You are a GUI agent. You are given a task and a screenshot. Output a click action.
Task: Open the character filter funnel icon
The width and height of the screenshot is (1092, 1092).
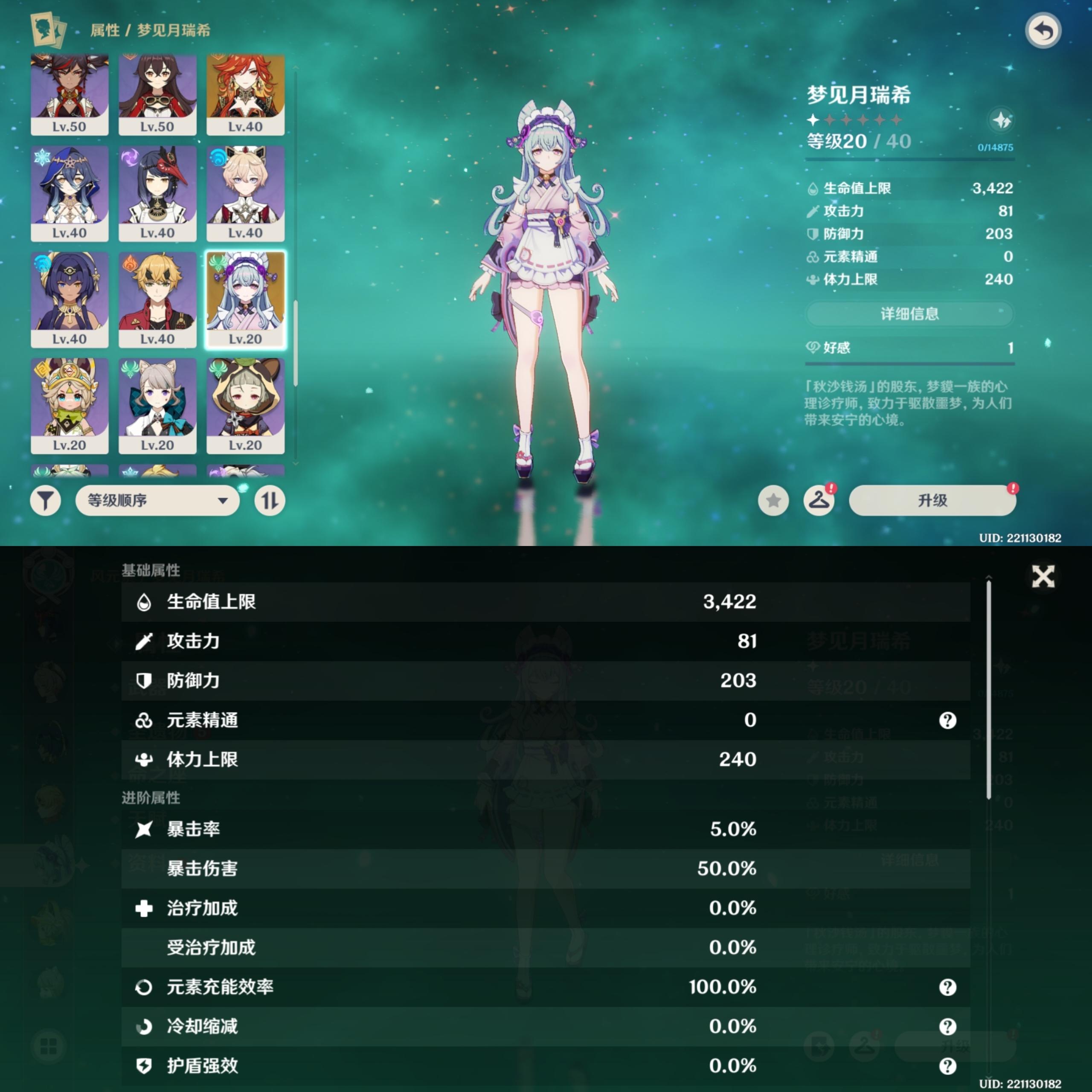point(46,500)
